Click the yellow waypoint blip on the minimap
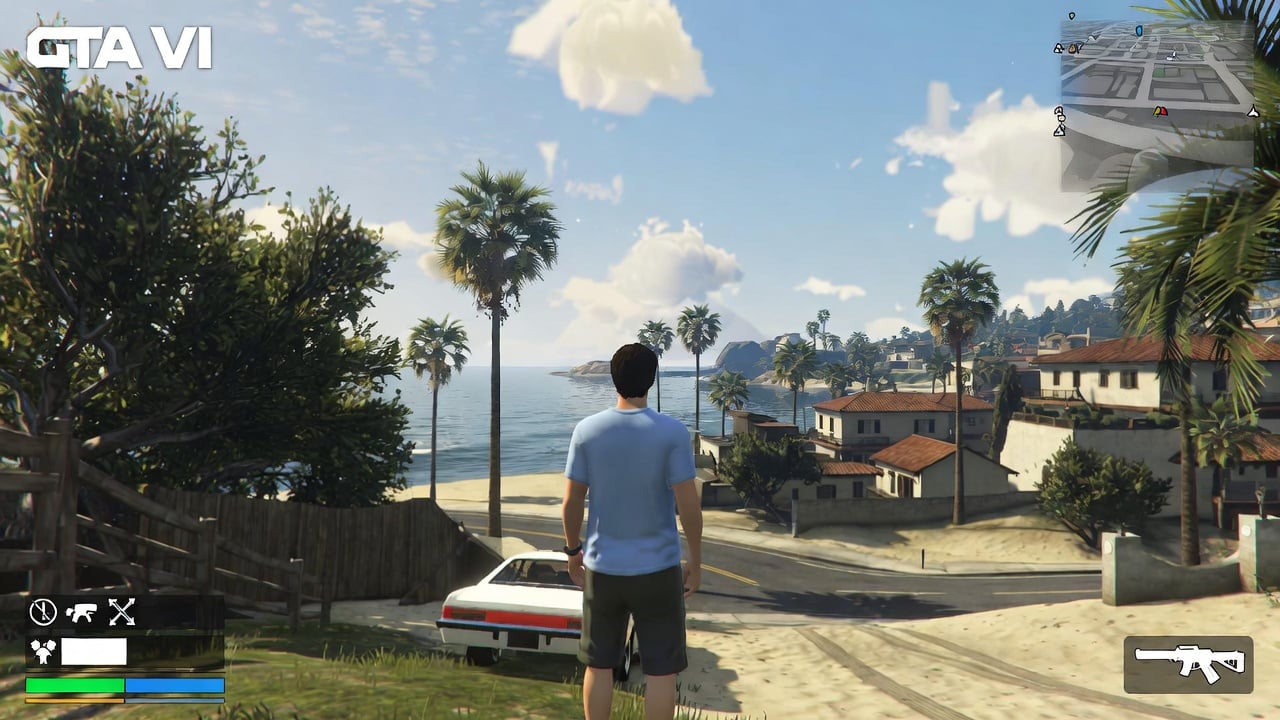 pyautogui.click(x=1156, y=111)
